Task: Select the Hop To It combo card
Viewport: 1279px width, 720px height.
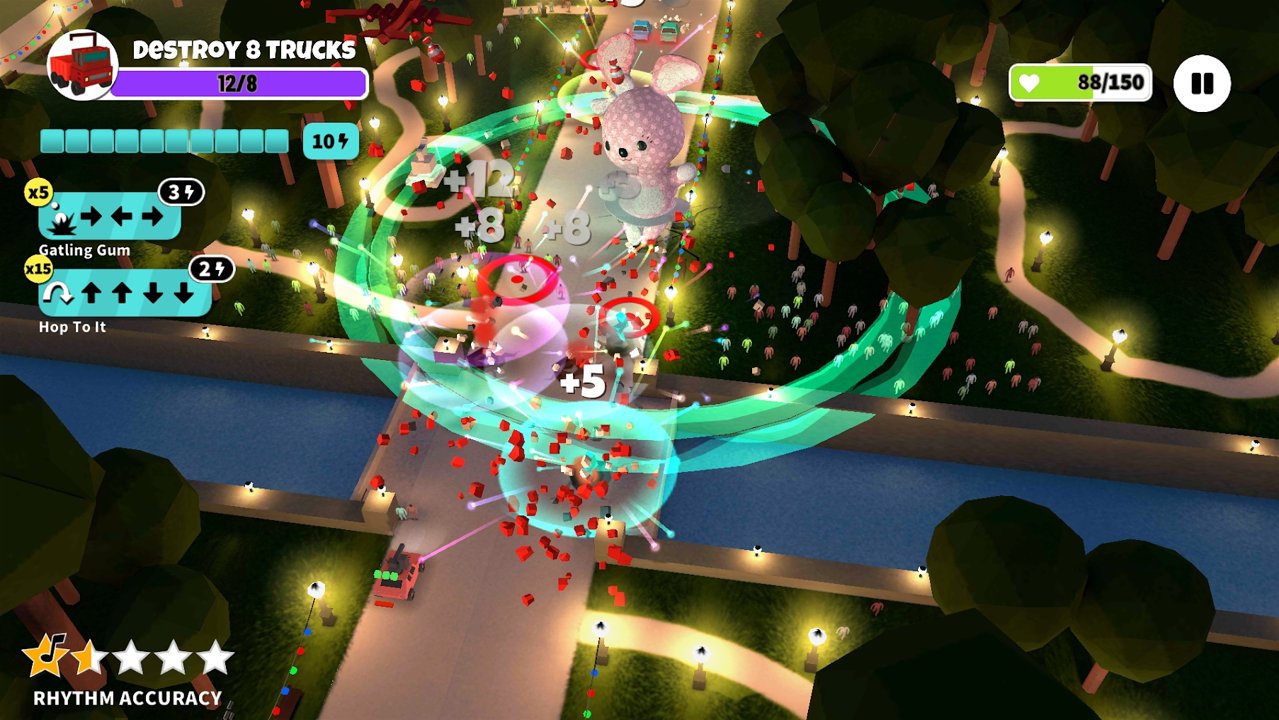Action: [124, 293]
